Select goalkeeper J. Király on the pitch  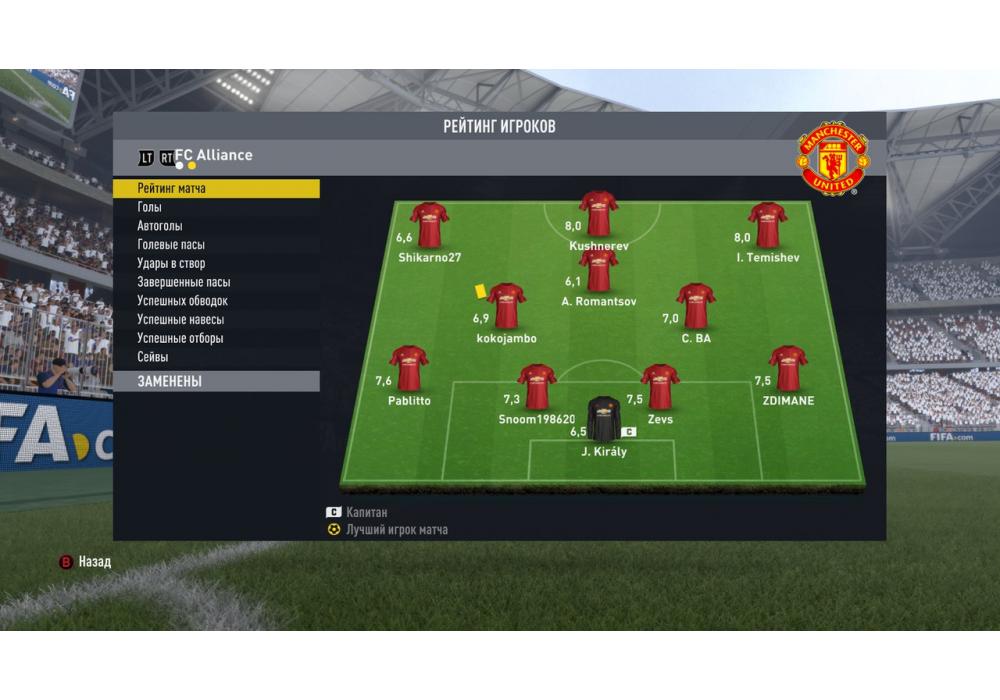click(604, 419)
